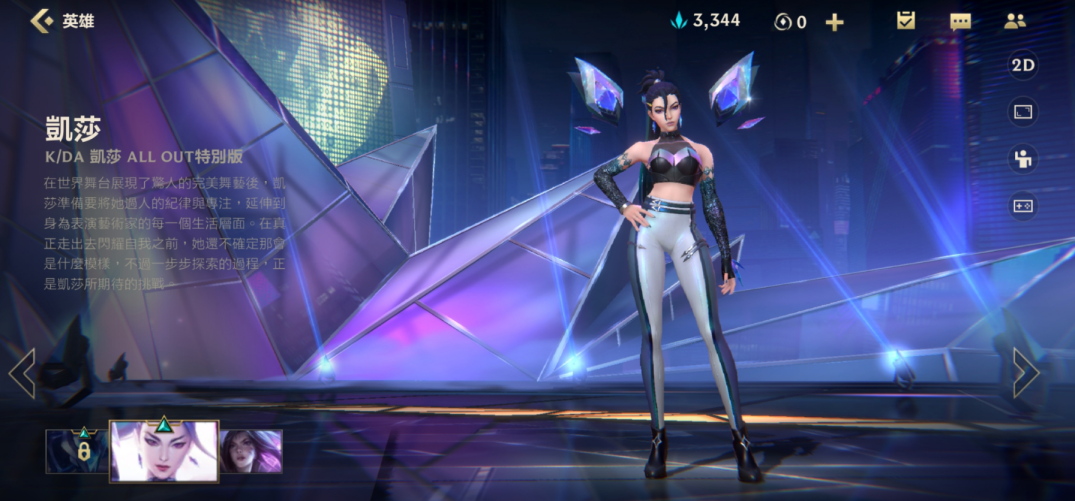Switch to 2D splash art view
The height and width of the screenshot is (501, 1075).
[1022, 66]
